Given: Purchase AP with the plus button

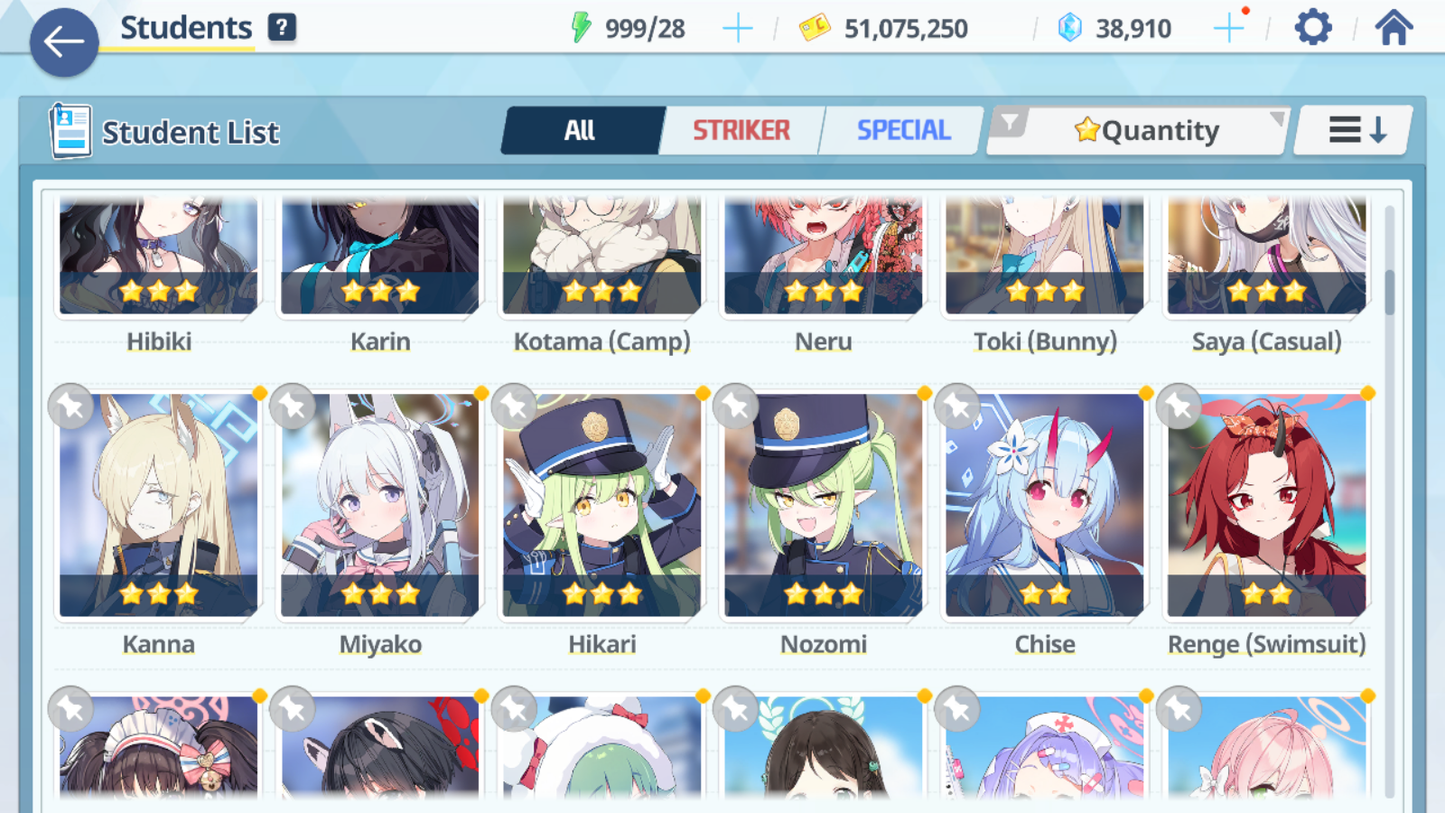Looking at the screenshot, I should 737,27.
